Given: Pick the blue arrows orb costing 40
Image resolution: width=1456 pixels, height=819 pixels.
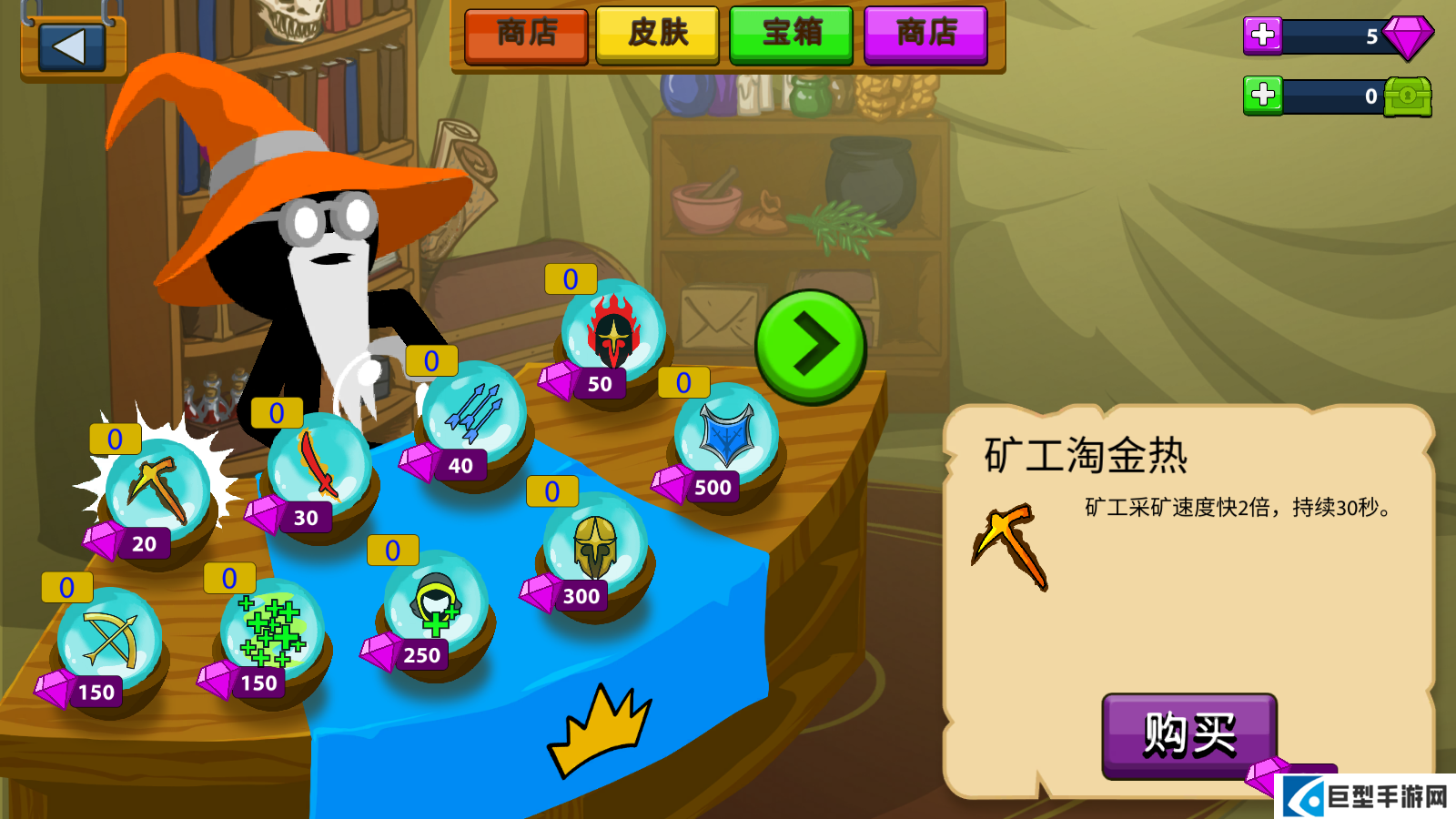Looking at the screenshot, I should pyautogui.click(x=474, y=414).
